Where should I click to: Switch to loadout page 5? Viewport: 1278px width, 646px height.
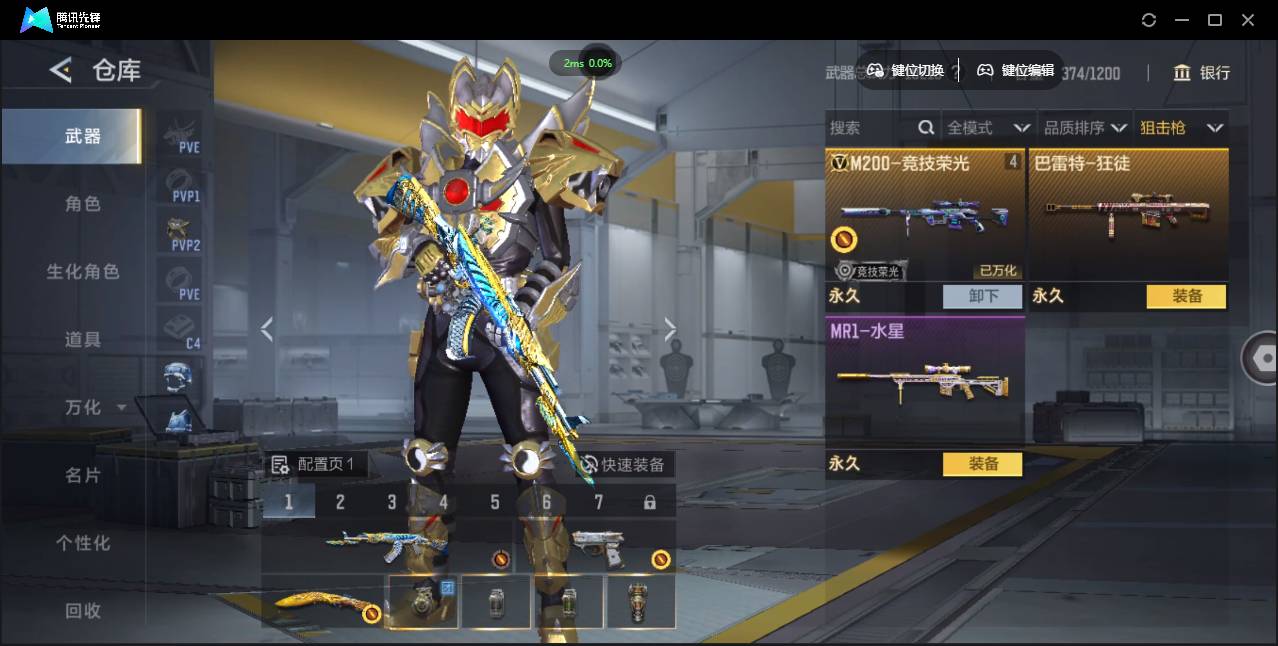[x=495, y=502]
